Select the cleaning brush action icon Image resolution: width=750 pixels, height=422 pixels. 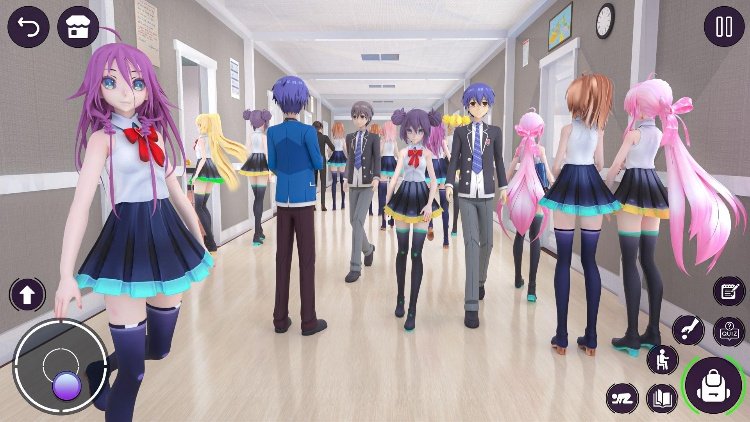coord(688,328)
